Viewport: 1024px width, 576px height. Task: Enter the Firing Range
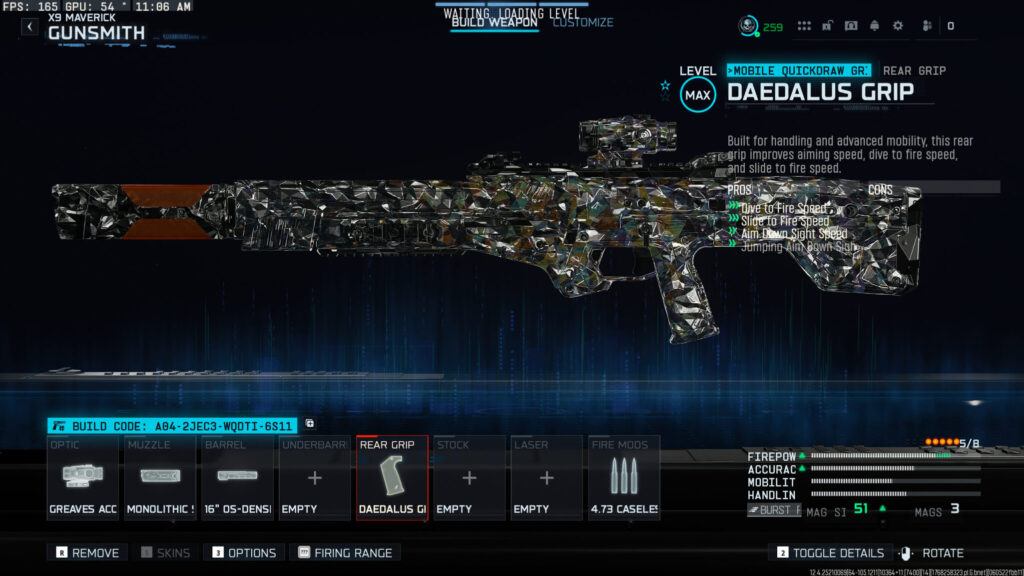345,552
